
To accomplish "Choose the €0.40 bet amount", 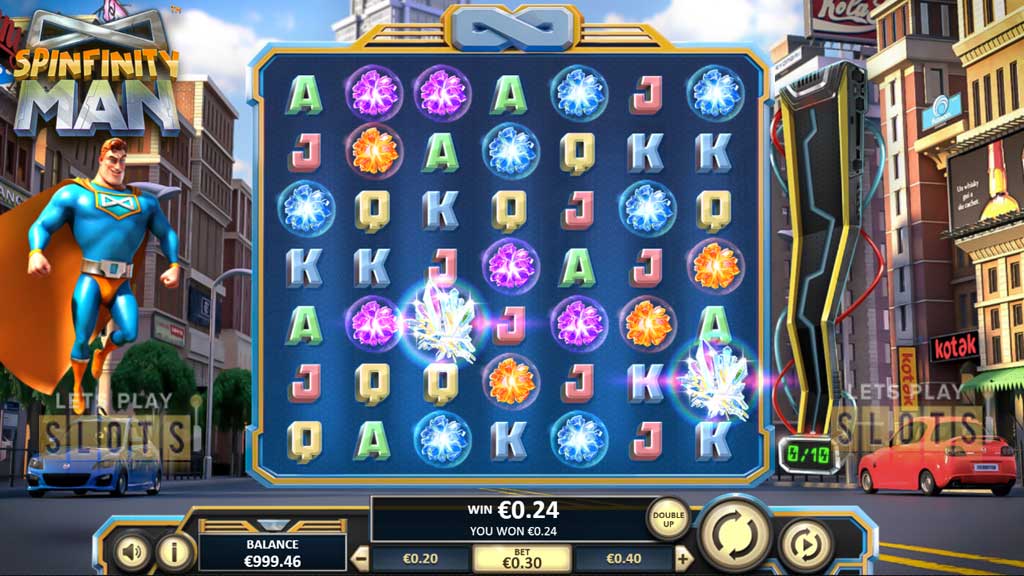I will pos(624,559).
